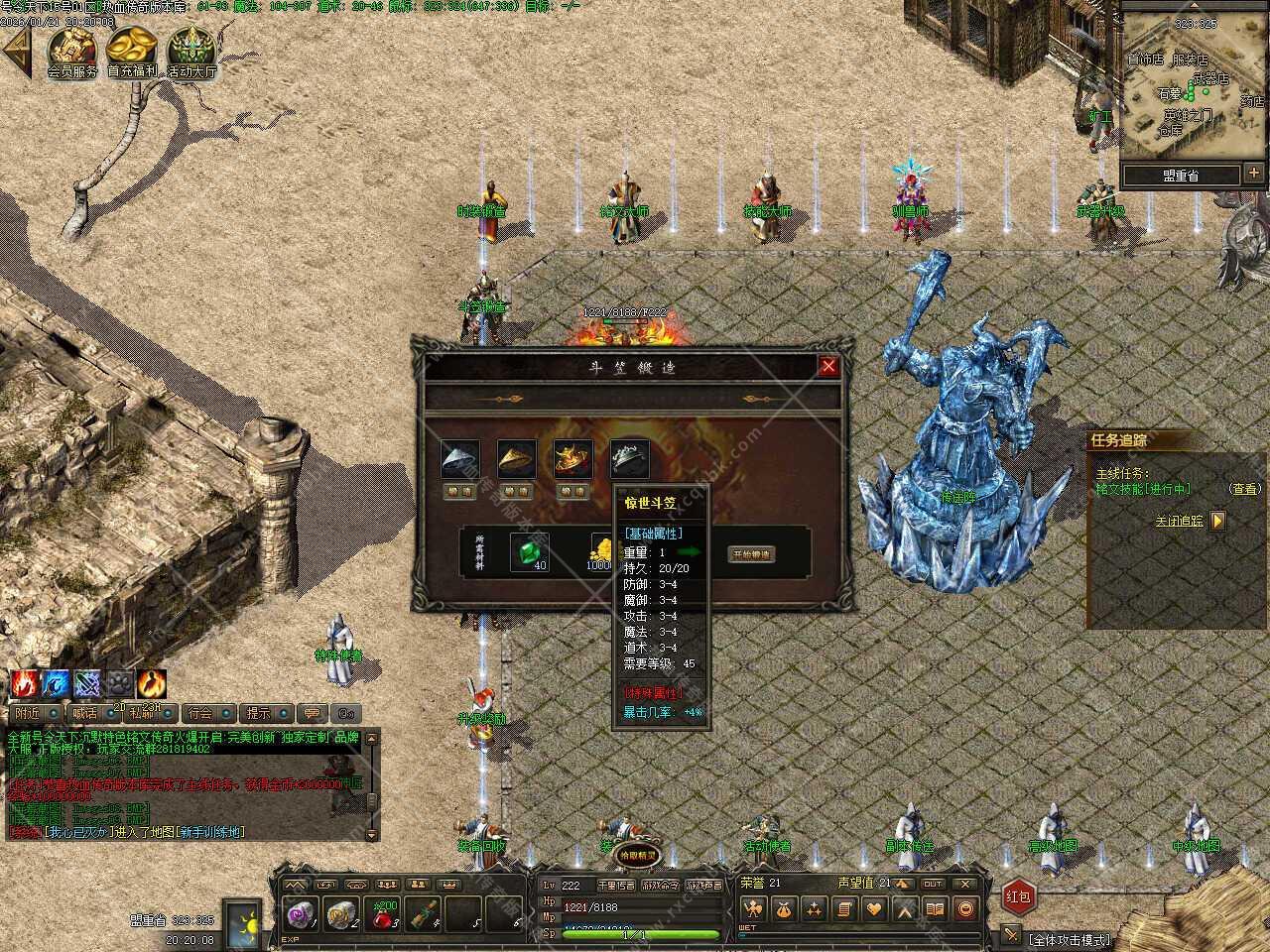Click the OUT button on bottom panel
The image size is (1270, 952).
point(933,884)
